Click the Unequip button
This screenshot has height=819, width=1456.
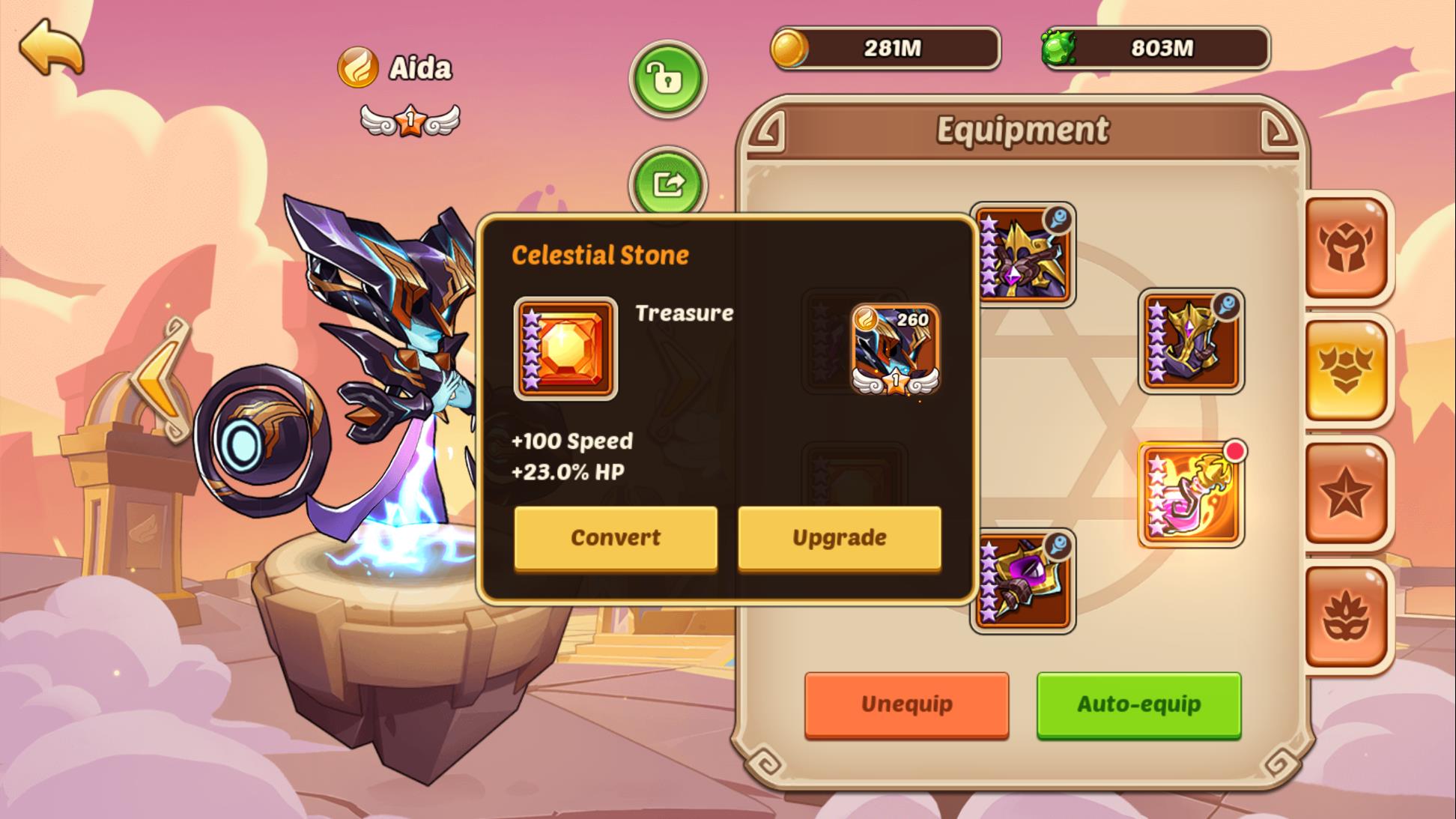[x=906, y=703]
